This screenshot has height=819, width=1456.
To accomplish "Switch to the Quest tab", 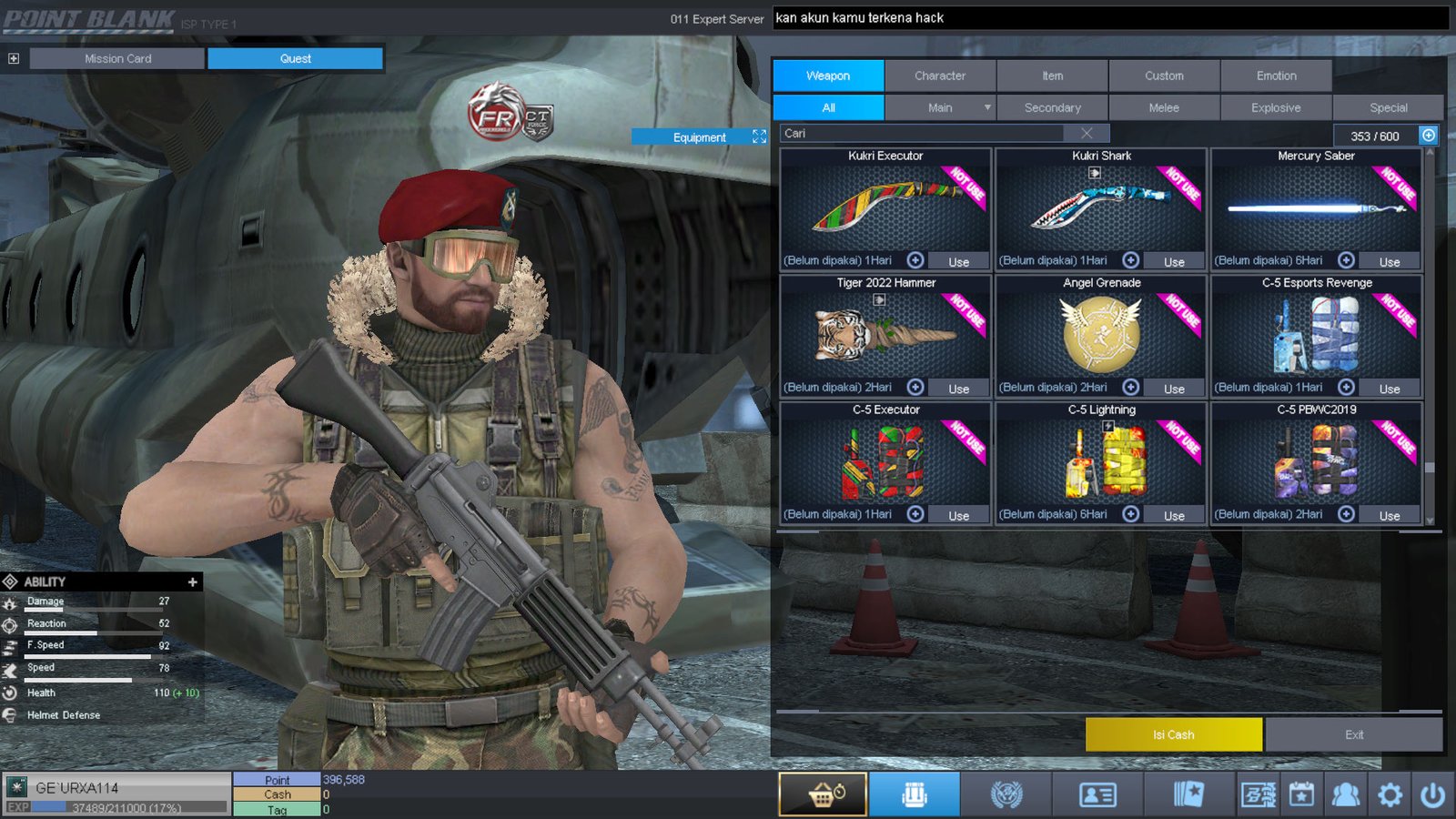I will pos(295,58).
